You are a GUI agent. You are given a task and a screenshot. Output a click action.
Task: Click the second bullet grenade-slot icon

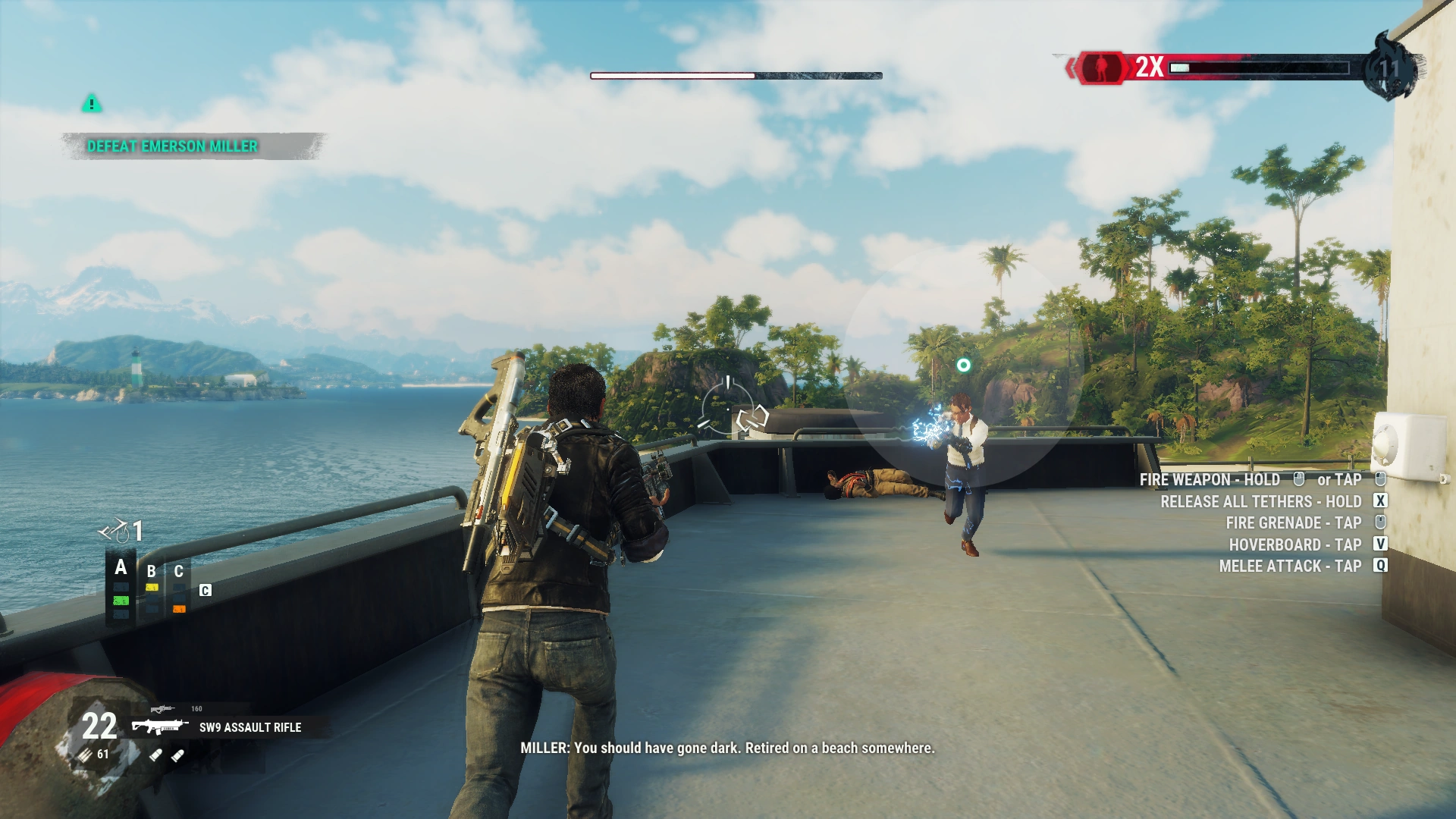click(177, 755)
